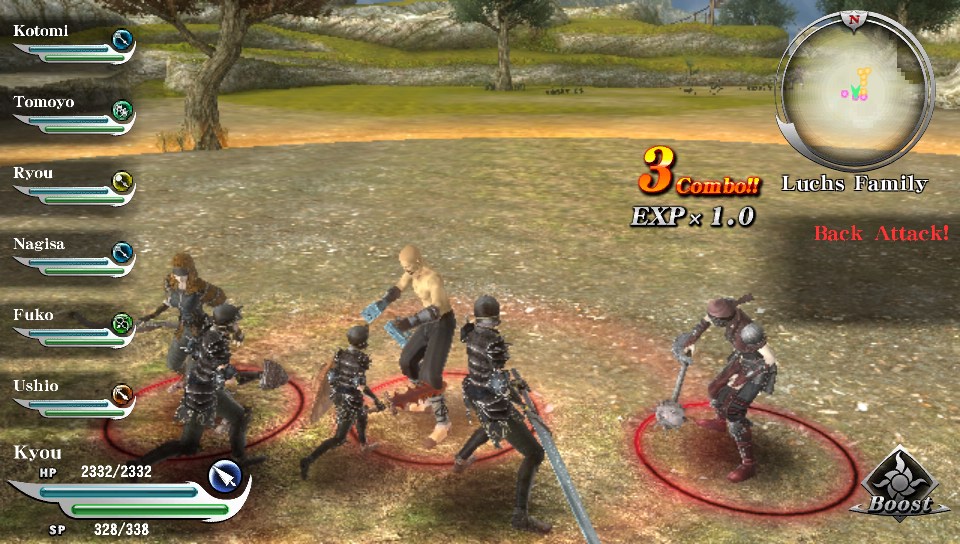960x544 pixels.
Task: Click the north compass marker on minimap
Action: click(853, 18)
